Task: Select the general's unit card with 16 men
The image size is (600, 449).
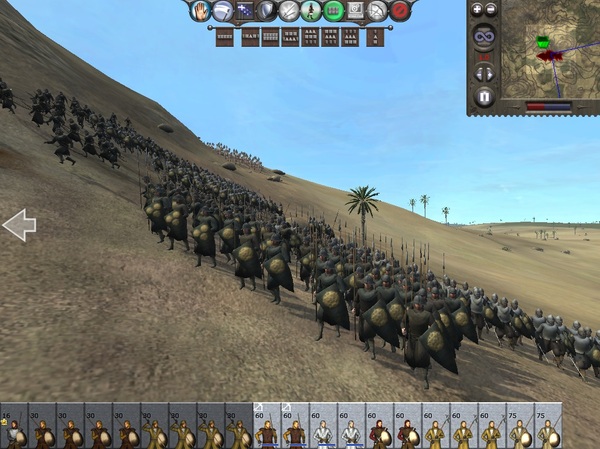Action: point(14,427)
